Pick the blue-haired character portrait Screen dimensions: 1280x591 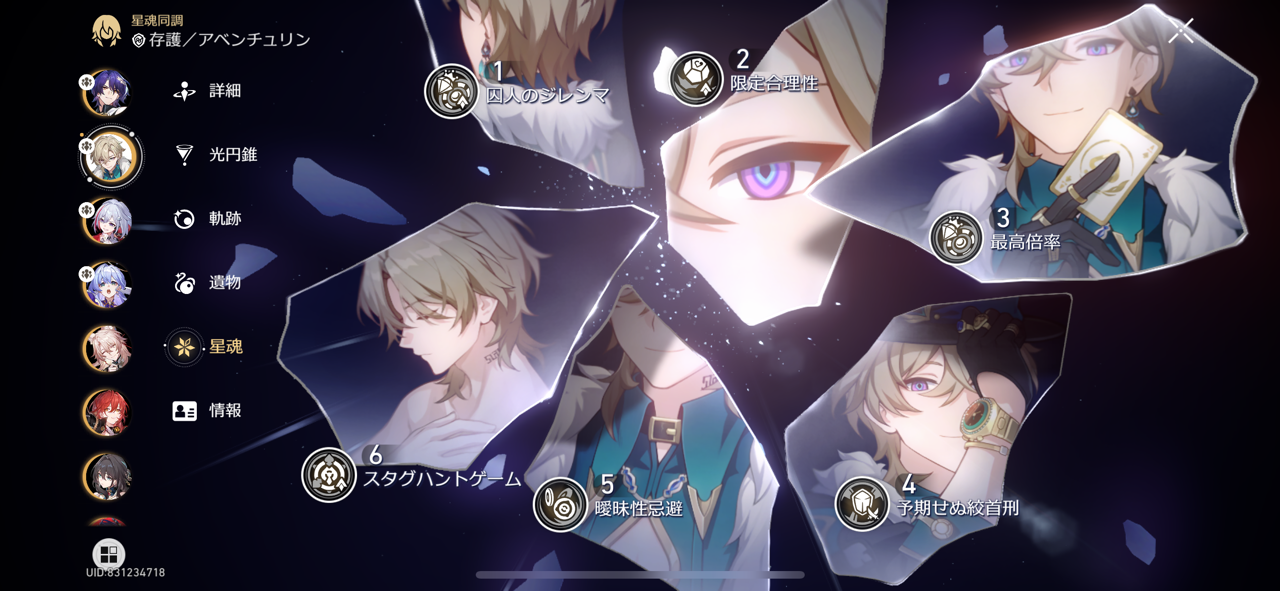point(107,285)
